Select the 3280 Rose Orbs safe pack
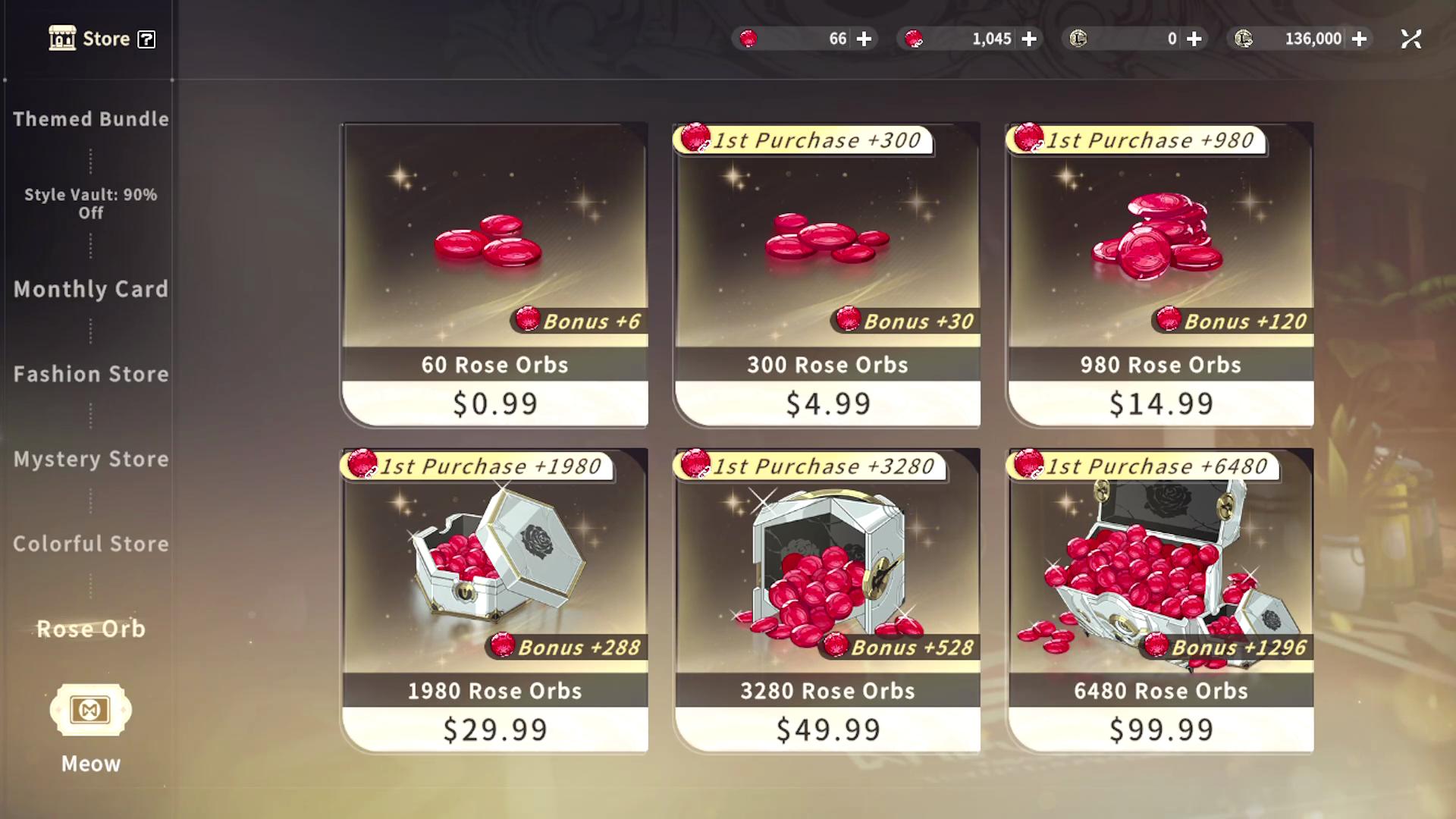1456x819 pixels. (x=827, y=601)
